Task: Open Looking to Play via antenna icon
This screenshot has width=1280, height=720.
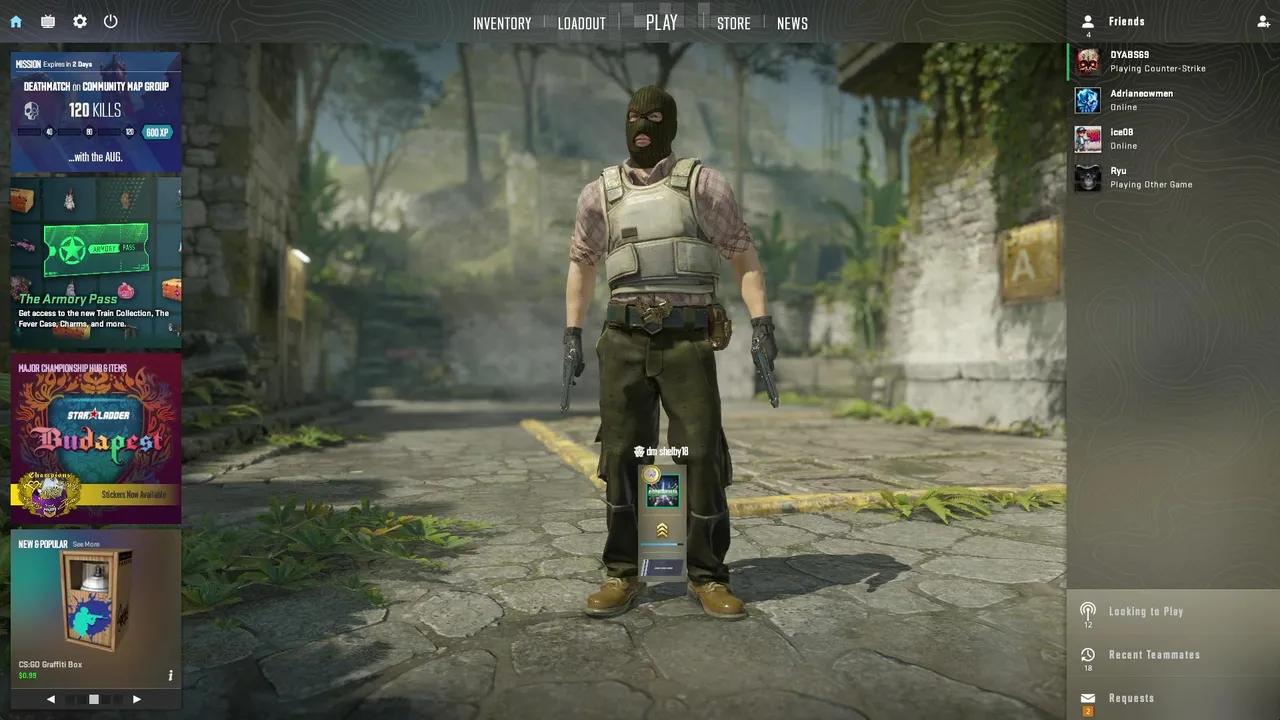Action: tap(1089, 610)
